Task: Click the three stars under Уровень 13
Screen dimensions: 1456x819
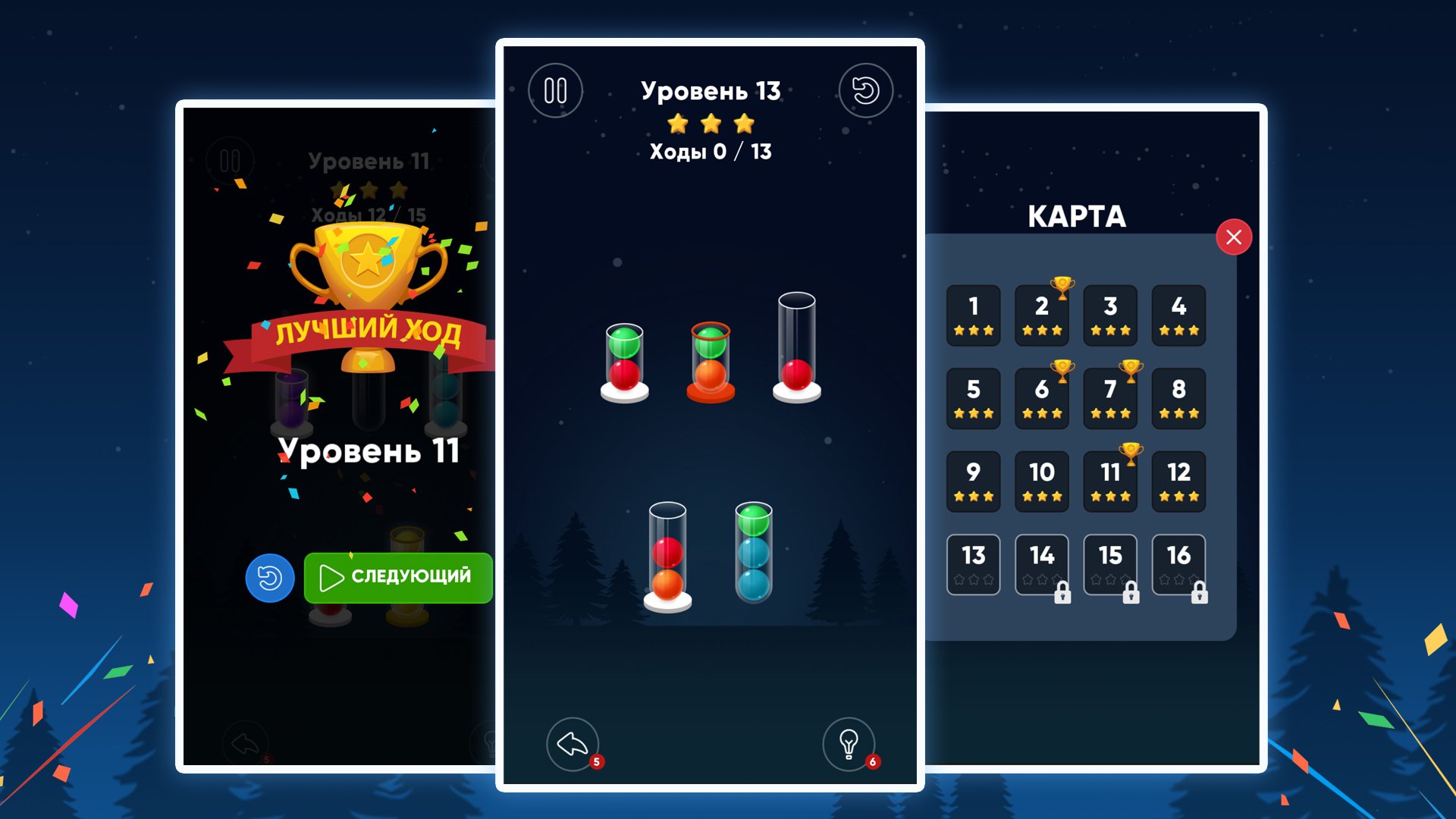Action: (711, 123)
